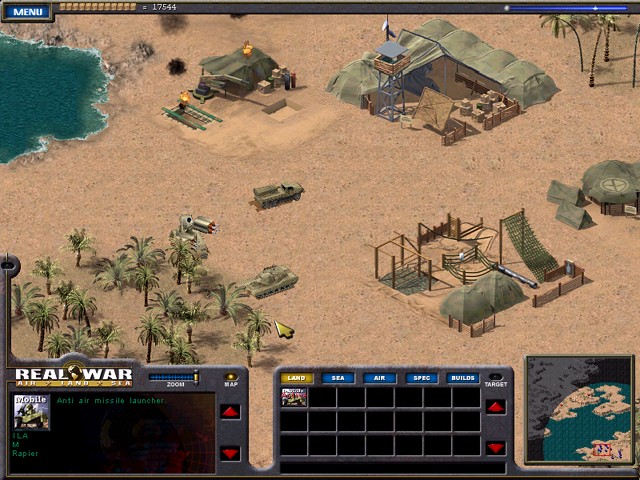Open the SPEC tab
Screen dimensions: 640x480
point(421,378)
